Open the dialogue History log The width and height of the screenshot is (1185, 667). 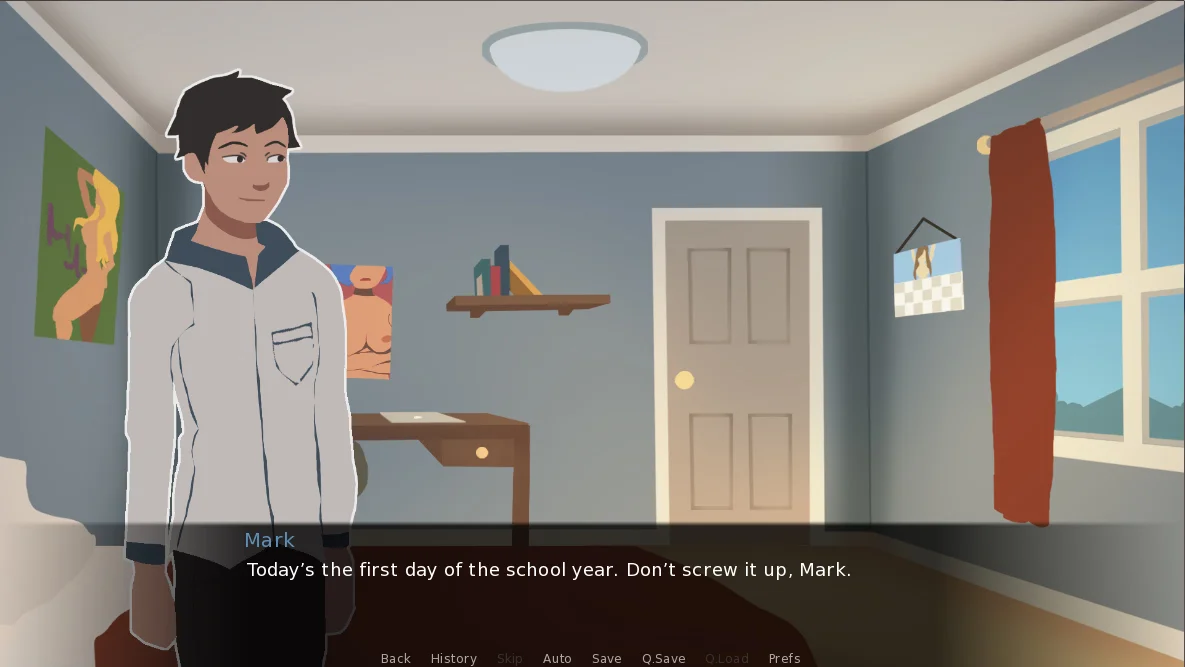[453, 658]
